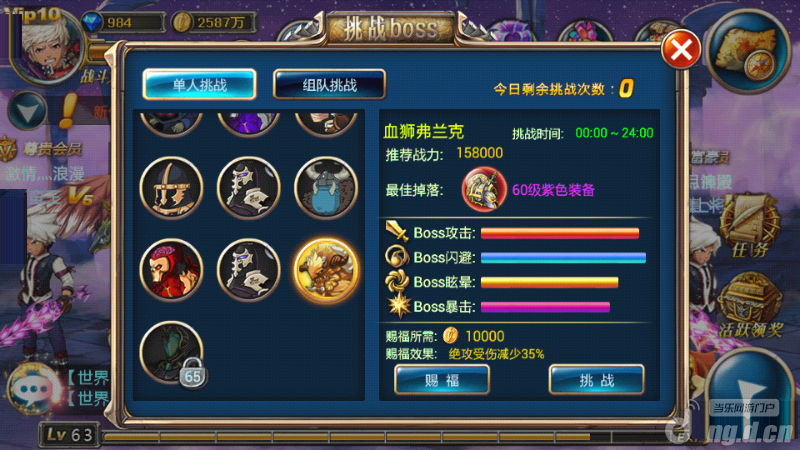Open the chat speech bubble
Viewport: 800px width, 450px height.
coord(35,388)
